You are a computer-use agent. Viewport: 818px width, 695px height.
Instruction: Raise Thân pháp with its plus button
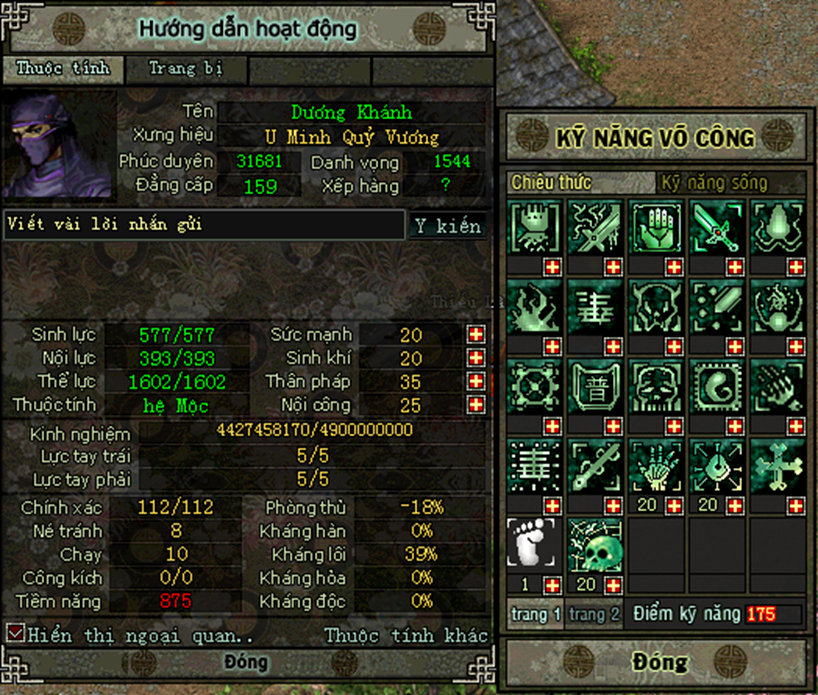[476, 382]
